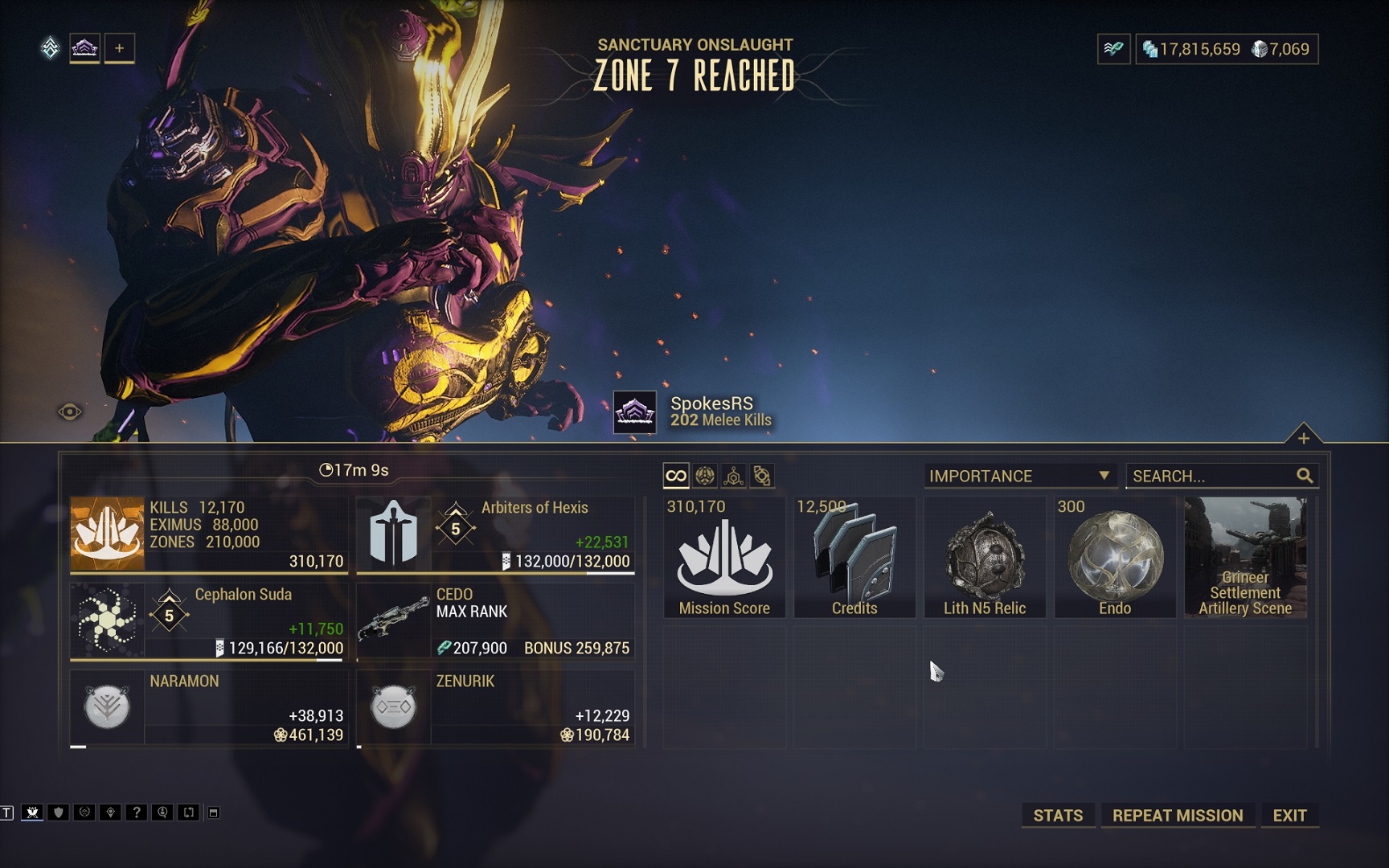This screenshot has height=868, width=1389.
Task: Select the Mission Score reward tile
Action: tap(724, 558)
